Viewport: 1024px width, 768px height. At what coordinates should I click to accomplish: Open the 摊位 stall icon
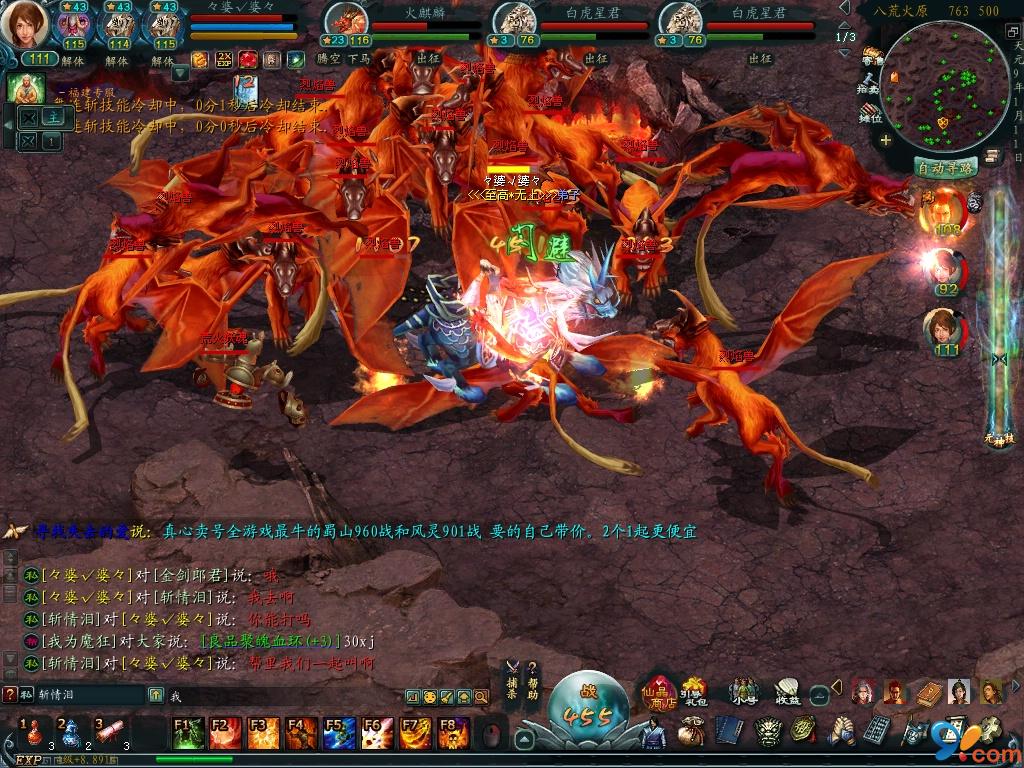pyautogui.click(x=870, y=110)
